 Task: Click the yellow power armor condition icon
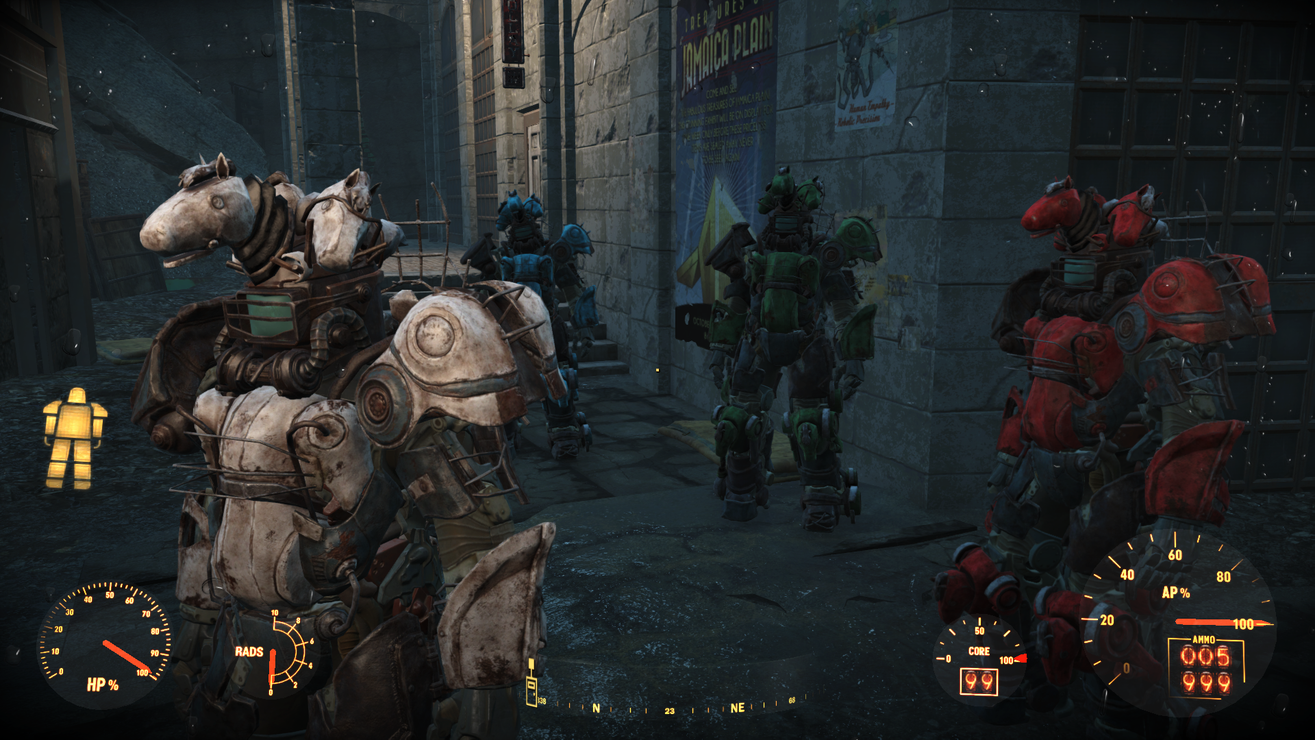pos(75,439)
